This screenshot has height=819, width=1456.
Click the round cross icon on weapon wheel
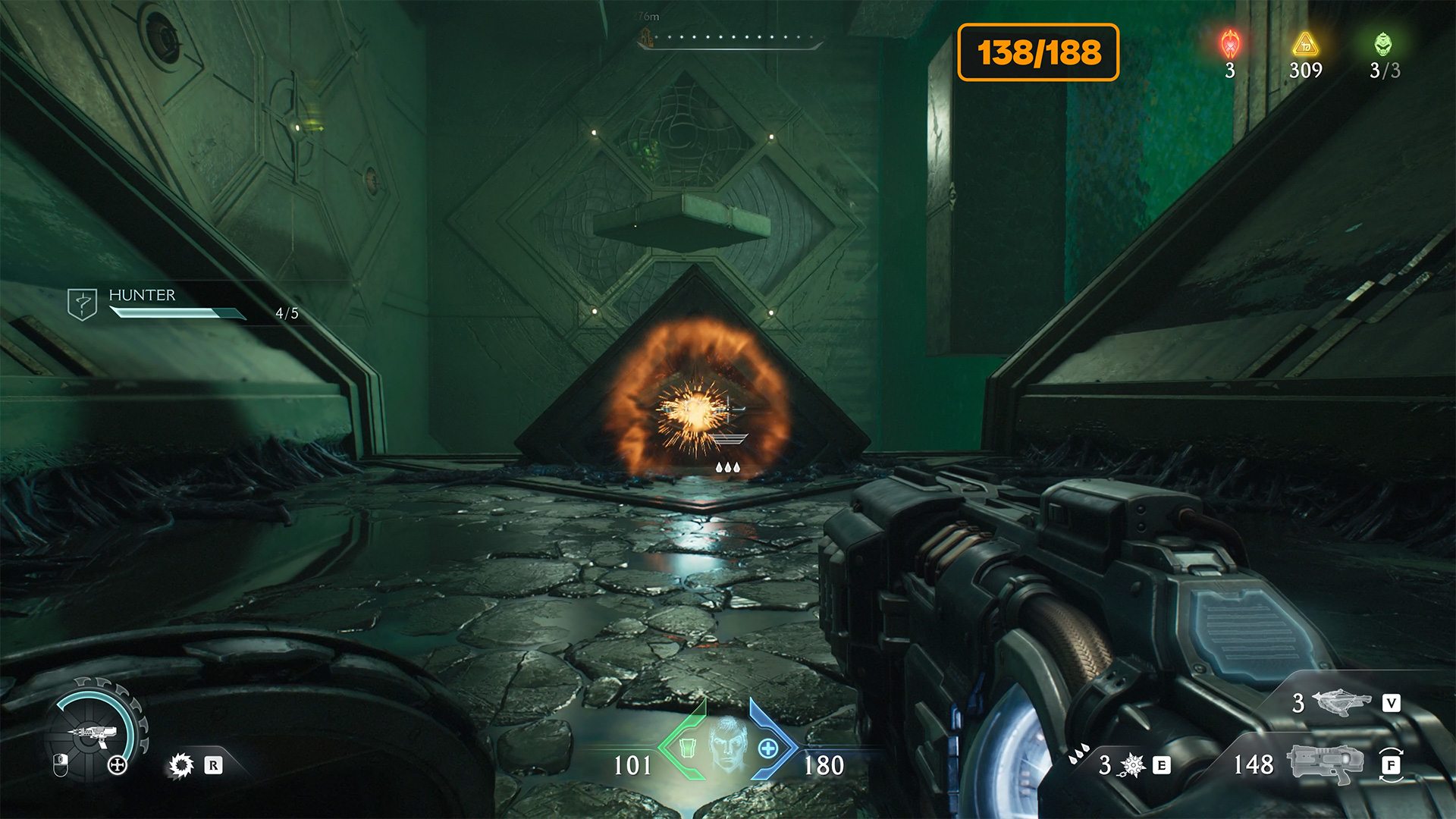(118, 764)
